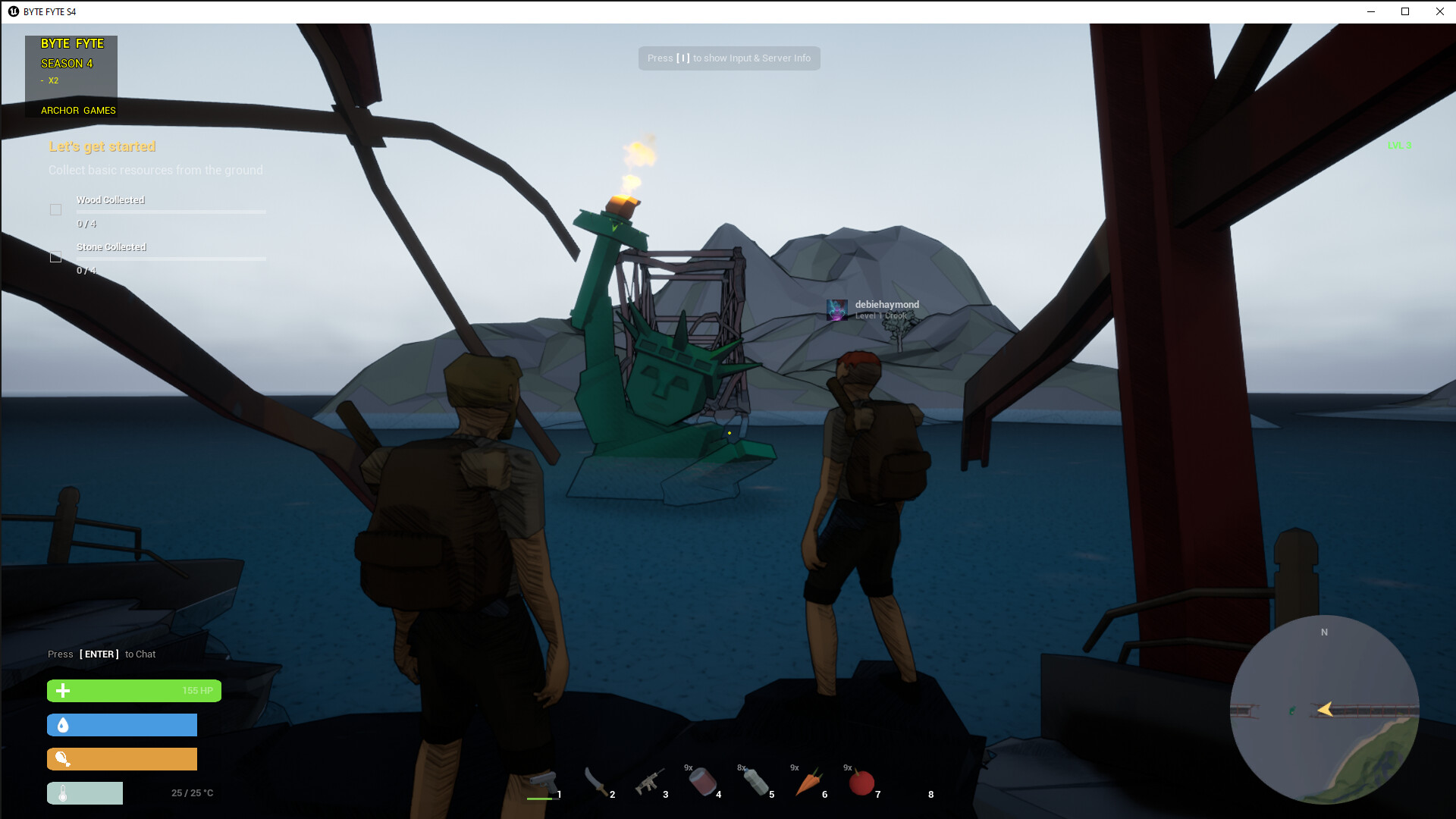Click the health cross icon
1456x819 pixels.
coord(64,691)
